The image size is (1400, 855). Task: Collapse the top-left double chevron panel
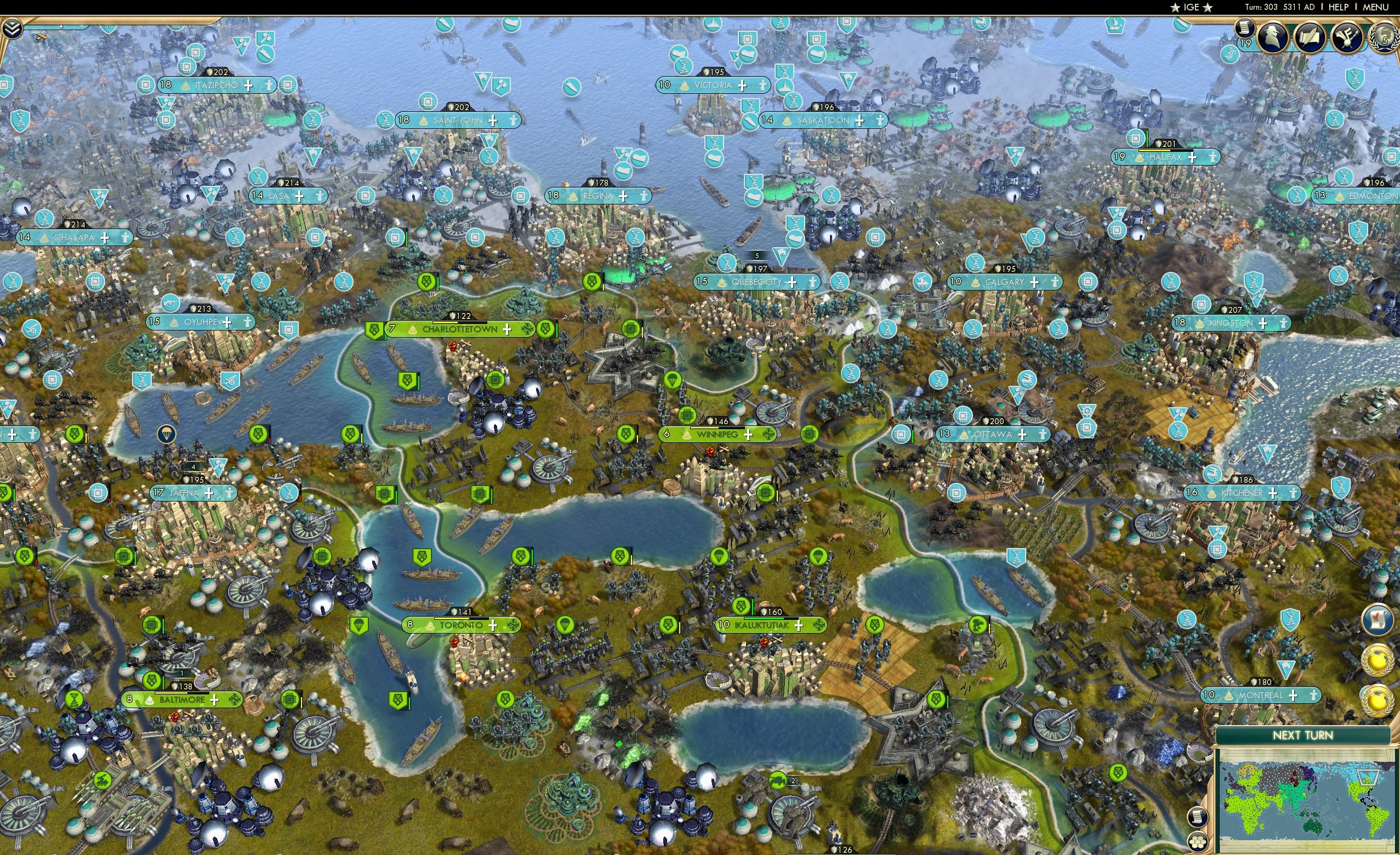pyautogui.click(x=13, y=29)
